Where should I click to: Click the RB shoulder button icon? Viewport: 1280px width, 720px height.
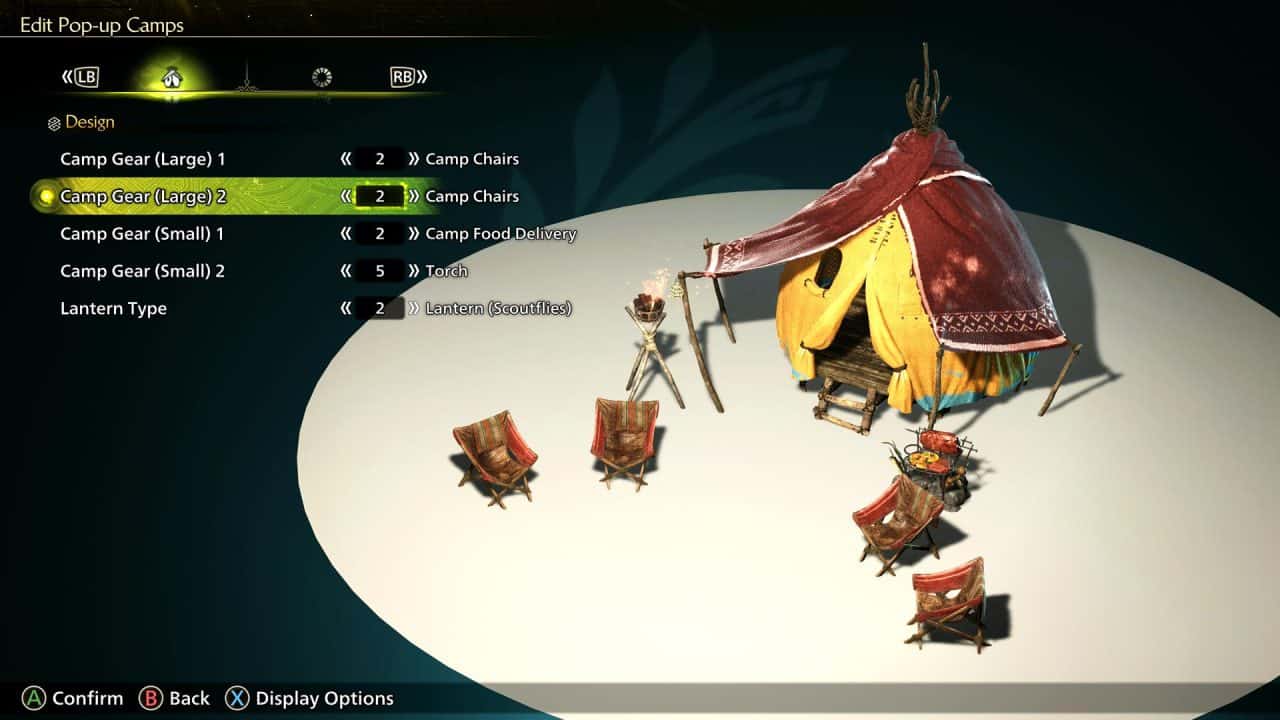click(403, 76)
